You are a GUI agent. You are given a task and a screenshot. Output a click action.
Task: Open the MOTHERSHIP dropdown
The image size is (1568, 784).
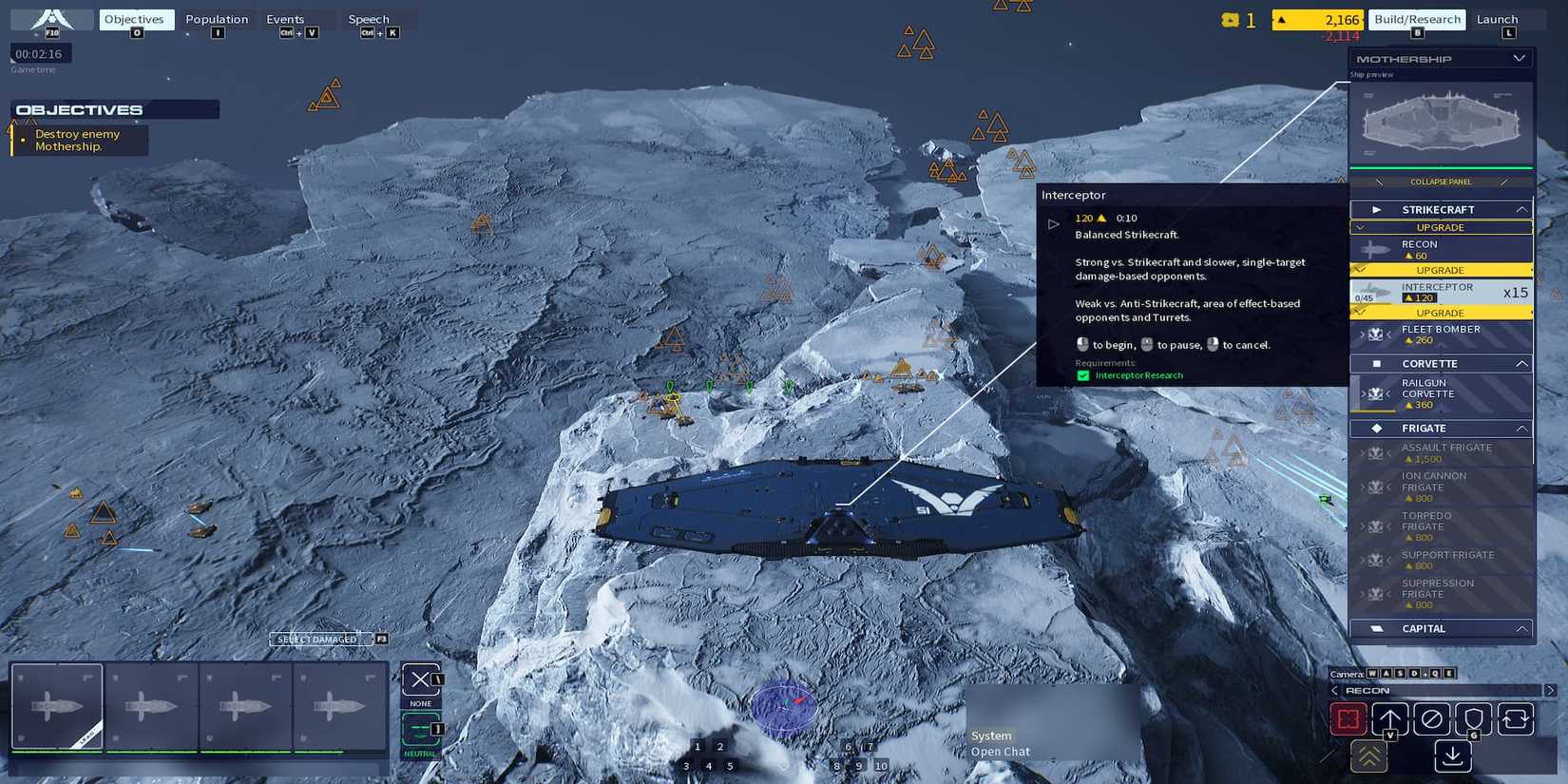[x=1519, y=58]
